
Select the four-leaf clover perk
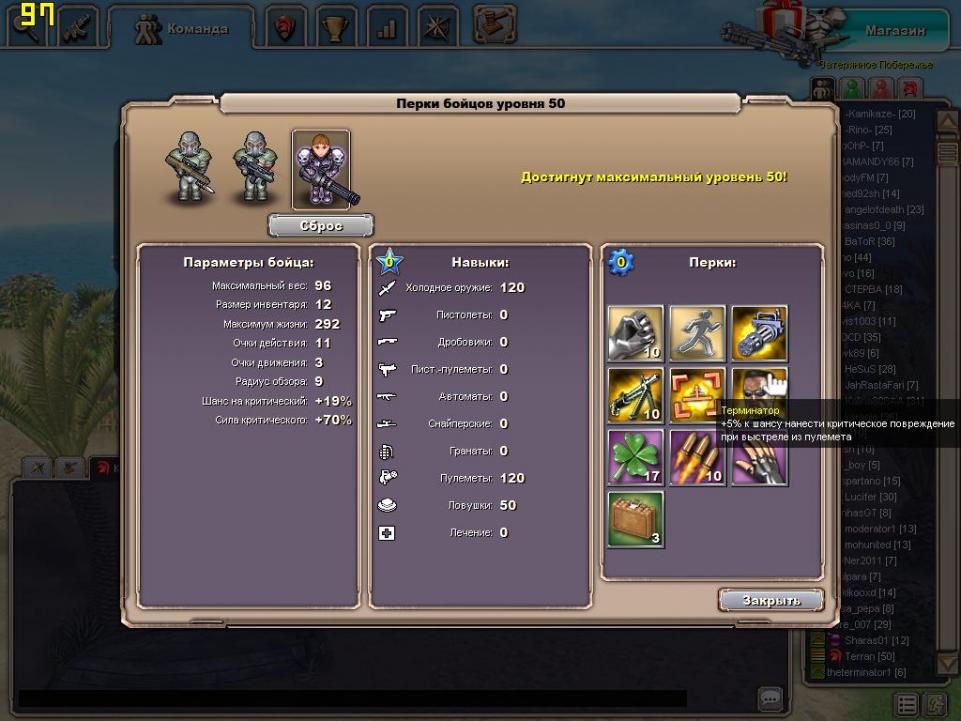636,457
